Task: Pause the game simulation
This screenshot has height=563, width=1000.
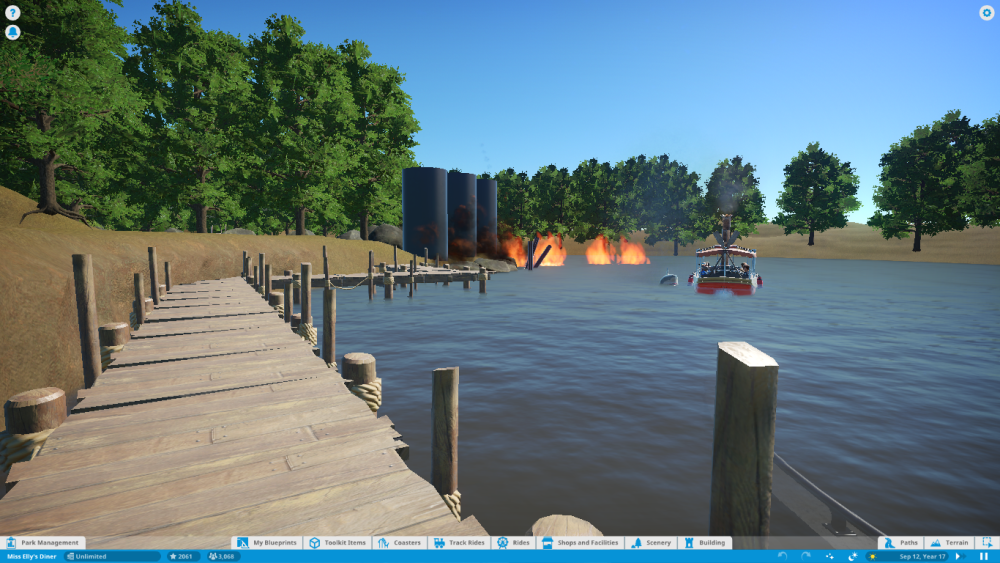Action: point(984,556)
